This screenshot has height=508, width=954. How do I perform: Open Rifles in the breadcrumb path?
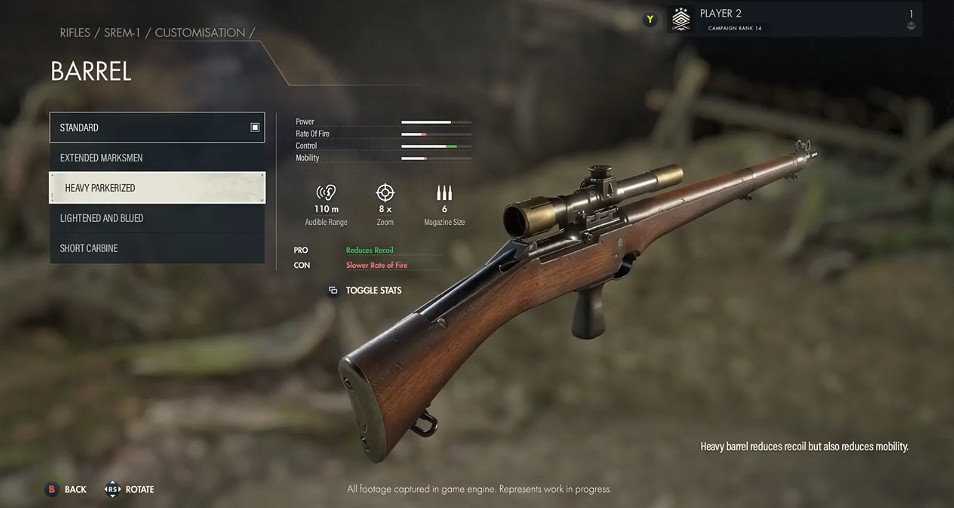pos(74,33)
